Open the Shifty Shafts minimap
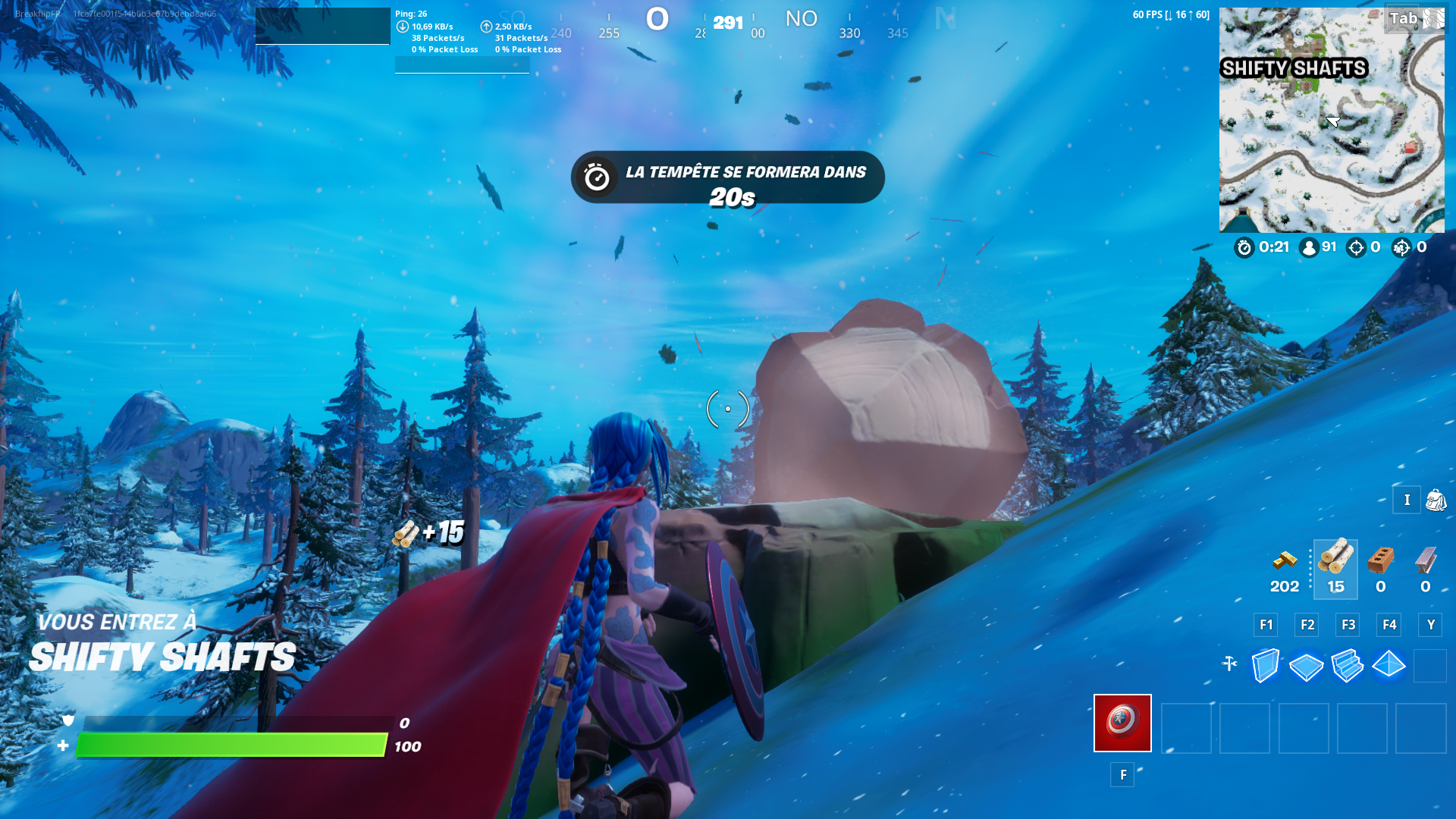Viewport: 1456px width, 819px height. tap(1332, 119)
